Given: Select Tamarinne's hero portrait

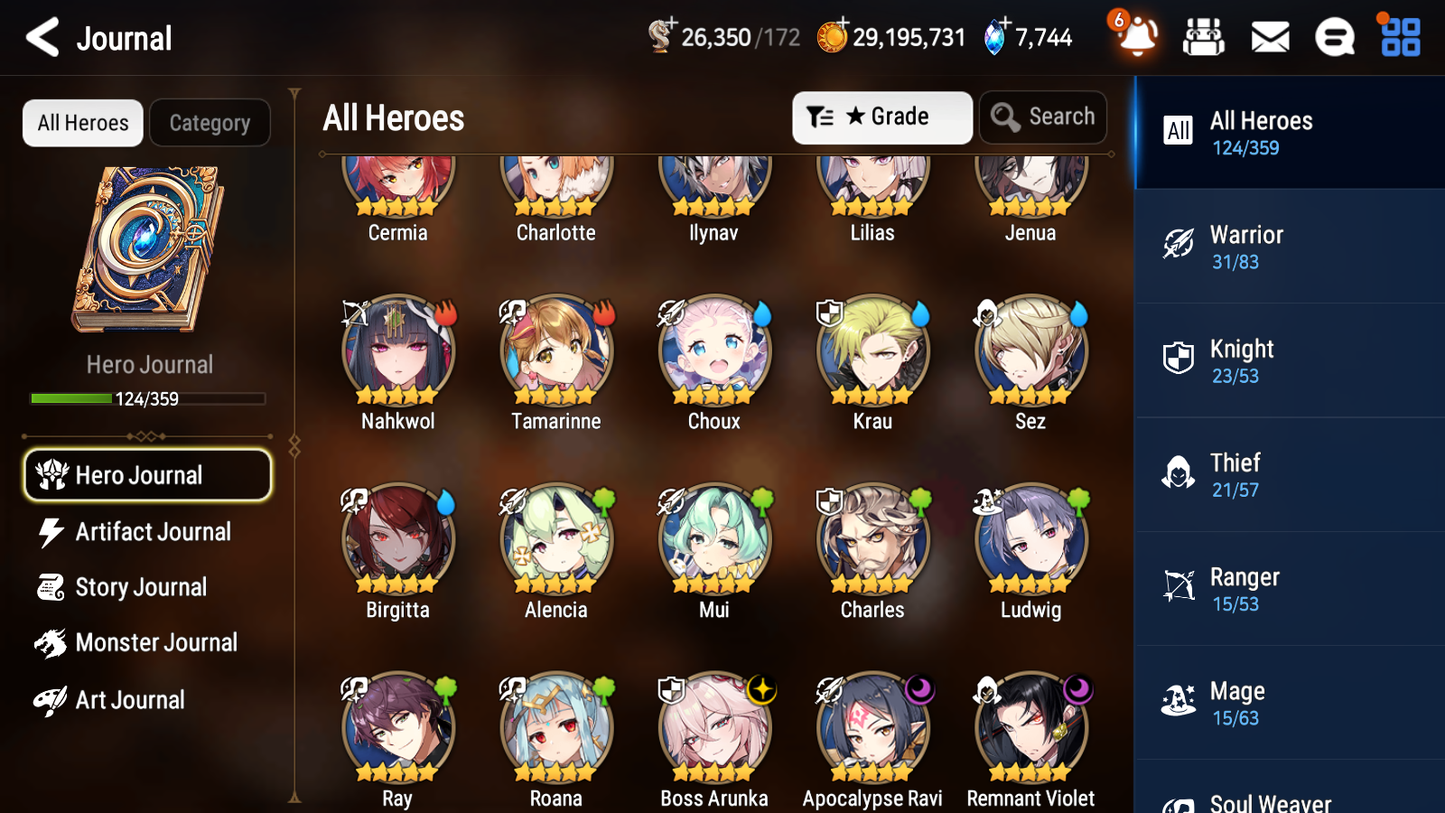Looking at the screenshot, I should tap(556, 352).
